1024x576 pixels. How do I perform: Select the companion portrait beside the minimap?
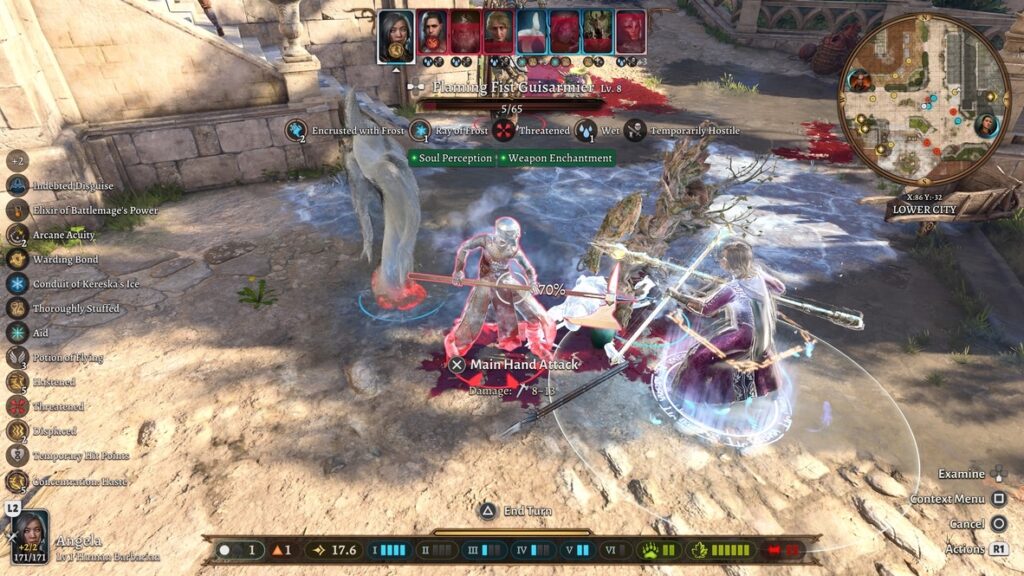click(x=986, y=125)
